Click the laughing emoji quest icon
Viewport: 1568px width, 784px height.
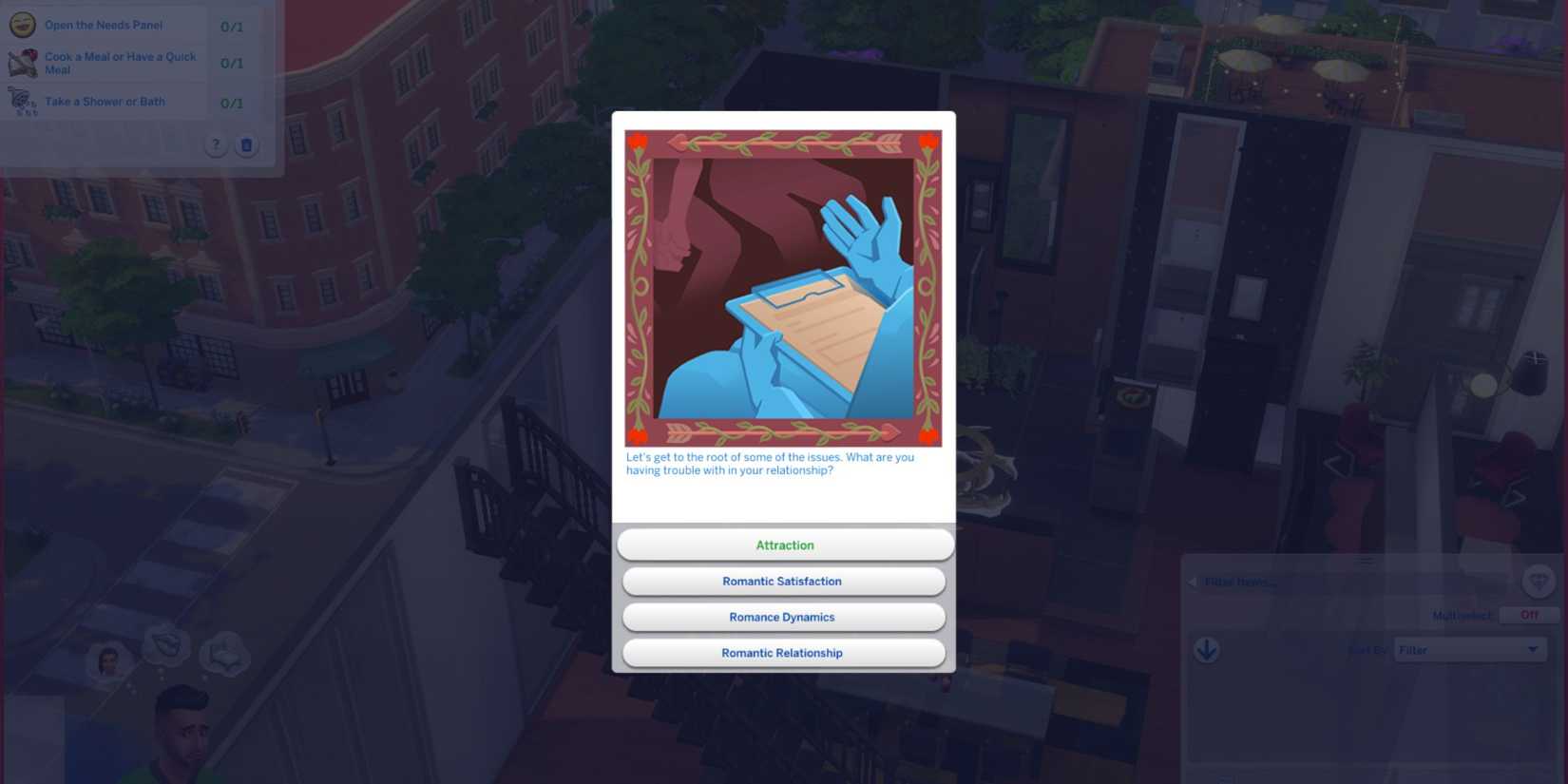[23, 25]
